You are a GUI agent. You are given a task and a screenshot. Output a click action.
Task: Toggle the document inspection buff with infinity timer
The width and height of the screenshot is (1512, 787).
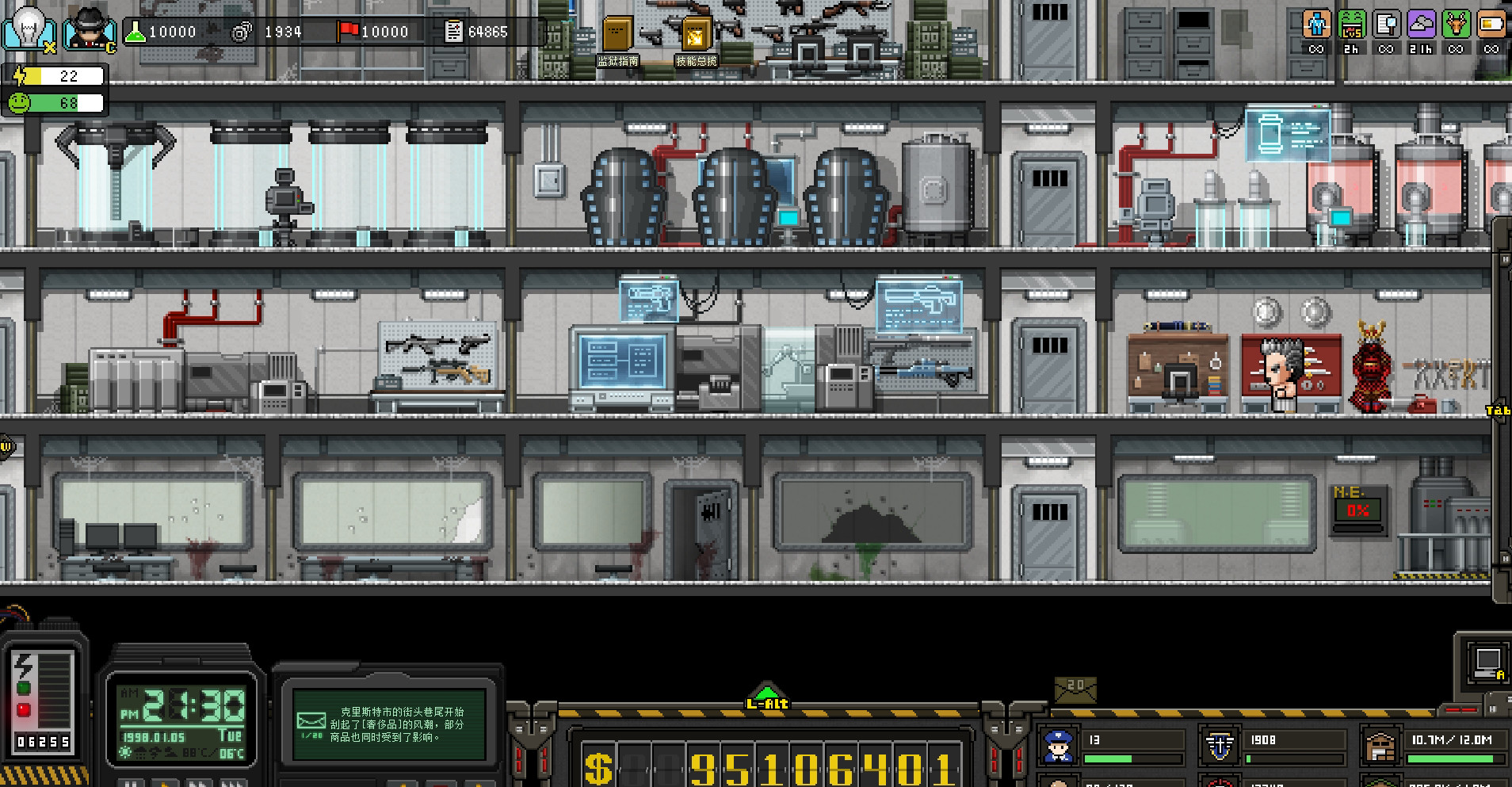click(x=1387, y=25)
